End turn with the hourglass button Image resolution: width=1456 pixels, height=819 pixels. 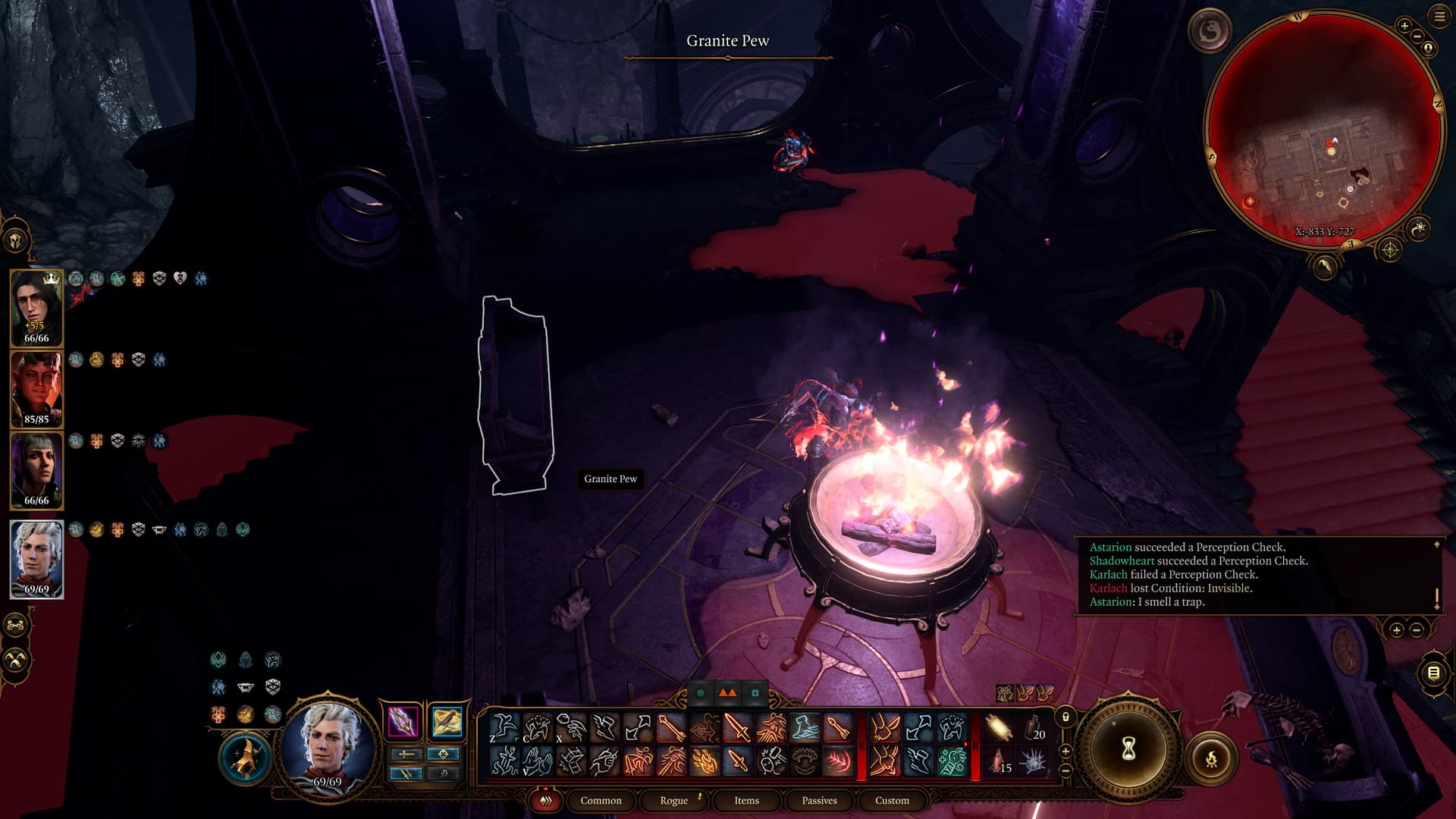coord(1128,749)
